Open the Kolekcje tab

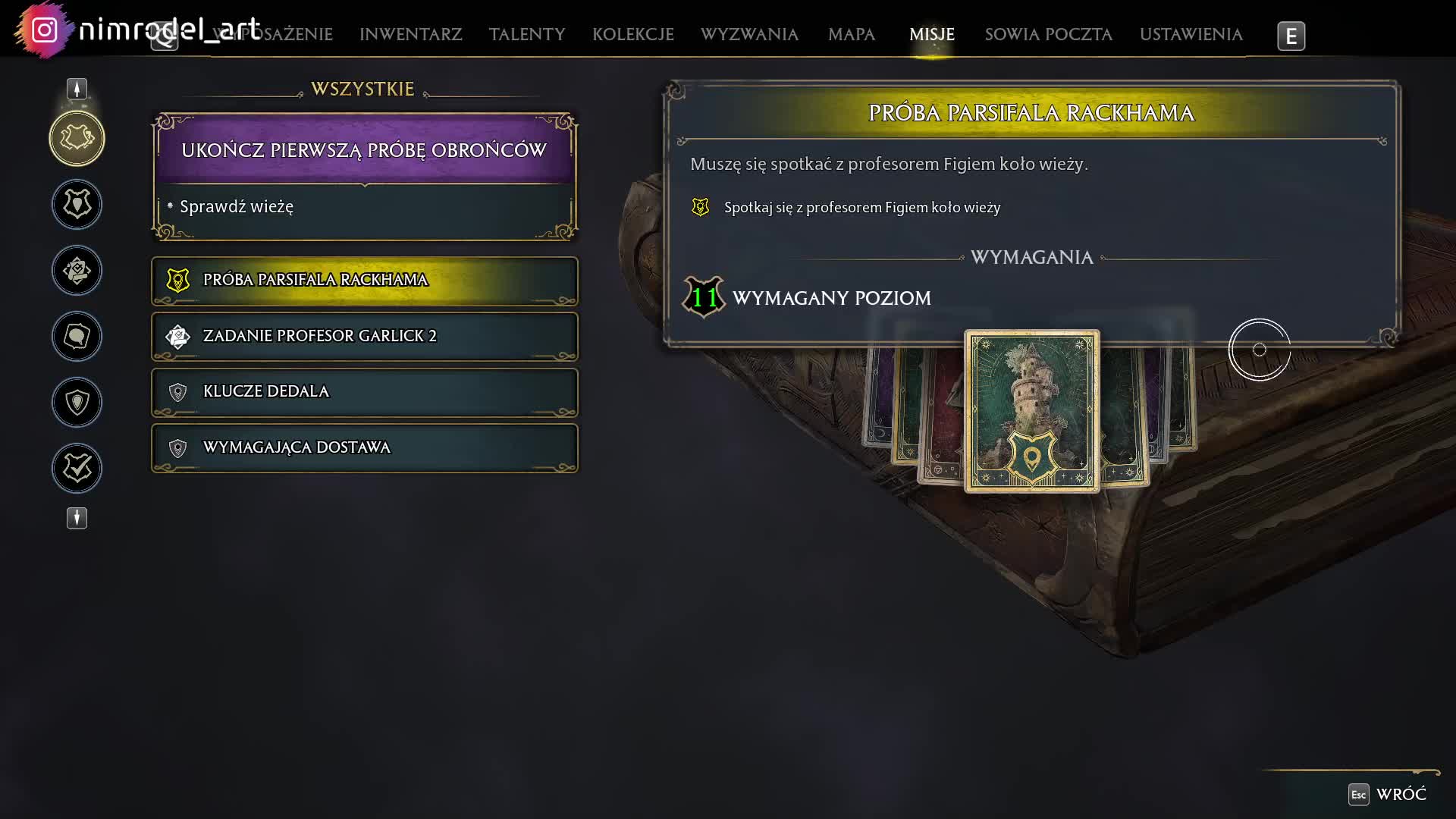pyautogui.click(x=632, y=35)
